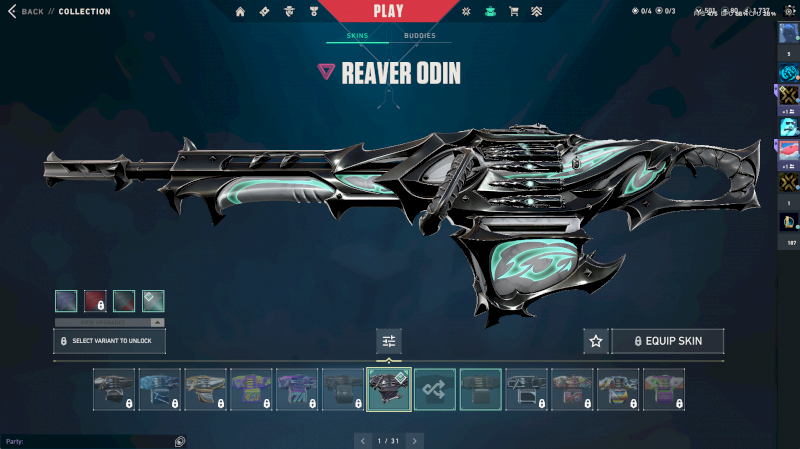The height and width of the screenshot is (449, 800).
Task: Select the random shuffle skin tile
Action: tap(435, 389)
